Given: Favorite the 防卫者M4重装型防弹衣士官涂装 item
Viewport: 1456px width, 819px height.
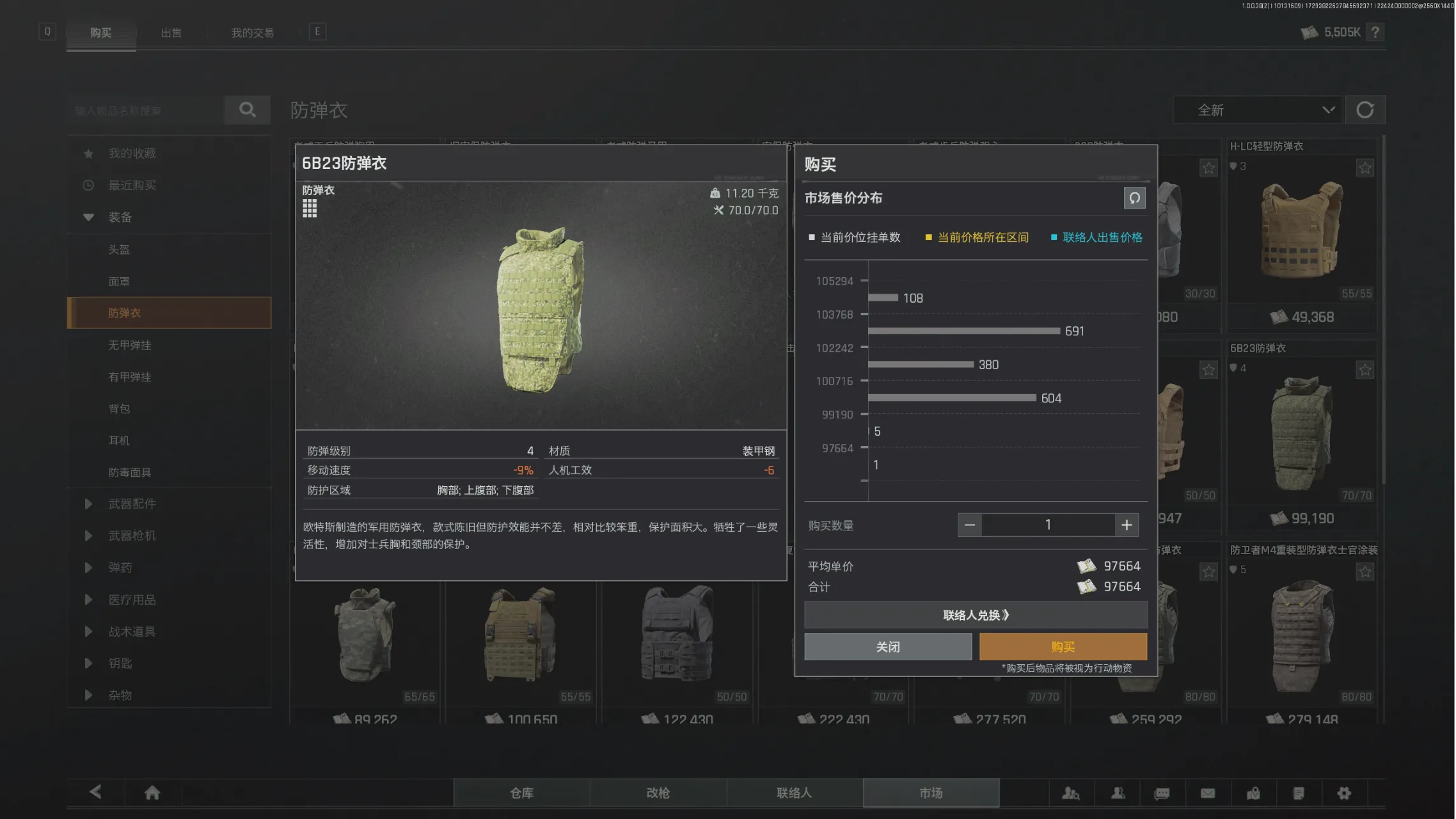Looking at the screenshot, I should 1365,571.
